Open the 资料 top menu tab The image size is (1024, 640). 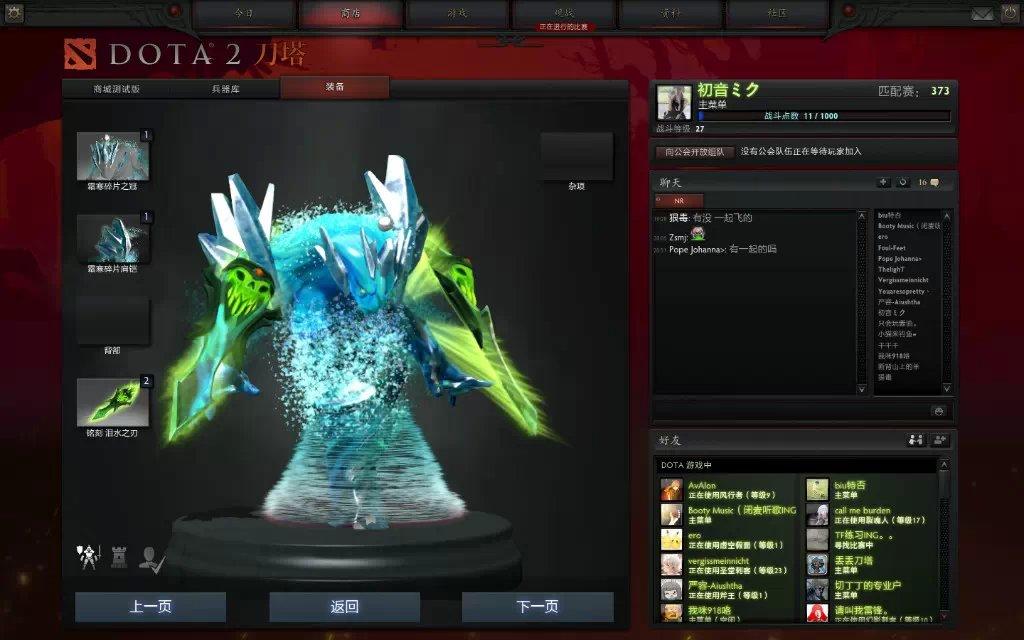[x=670, y=14]
